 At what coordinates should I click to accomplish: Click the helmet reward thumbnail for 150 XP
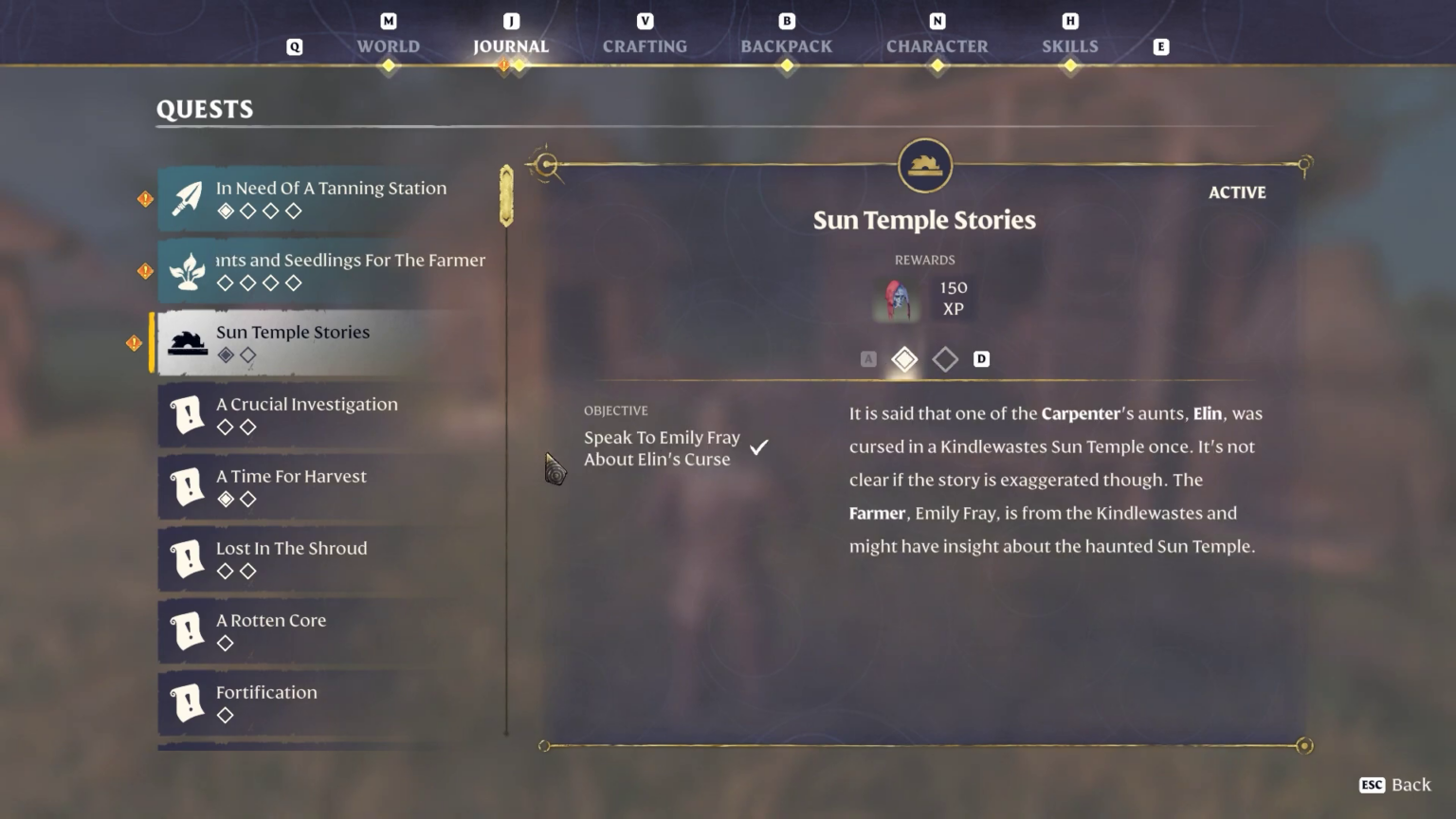(896, 299)
